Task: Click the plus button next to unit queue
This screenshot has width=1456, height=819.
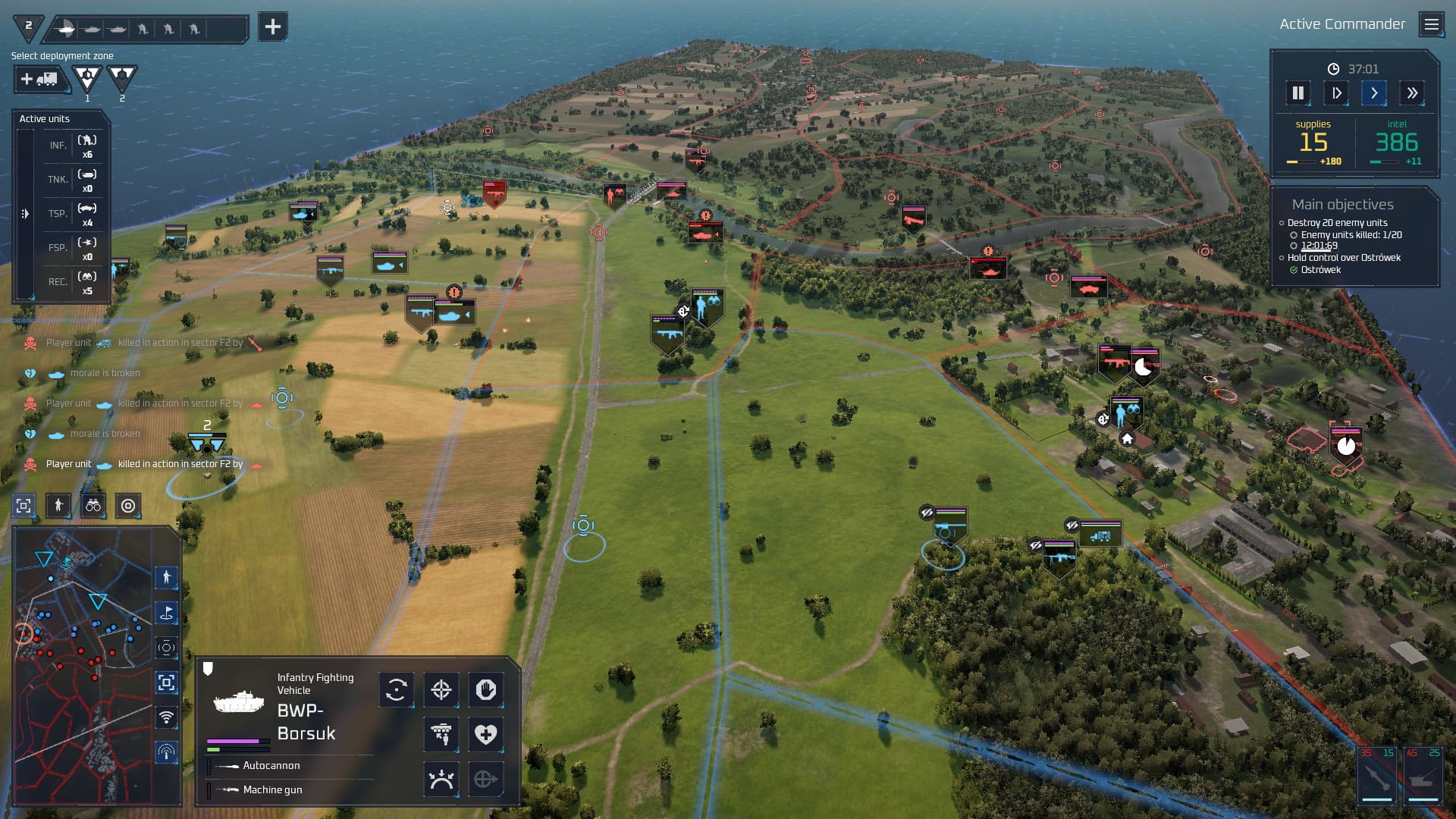Action: tap(272, 27)
